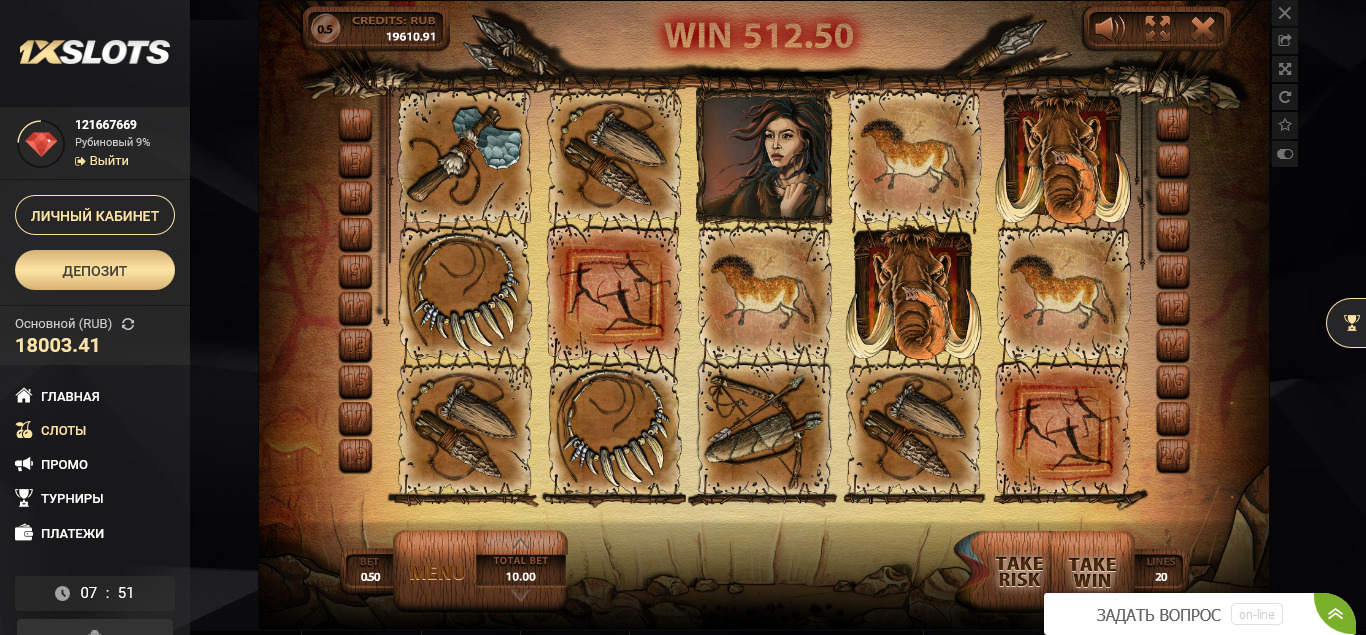Decrease total bet with the down arrow
The image size is (1366, 635).
tap(521, 596)
